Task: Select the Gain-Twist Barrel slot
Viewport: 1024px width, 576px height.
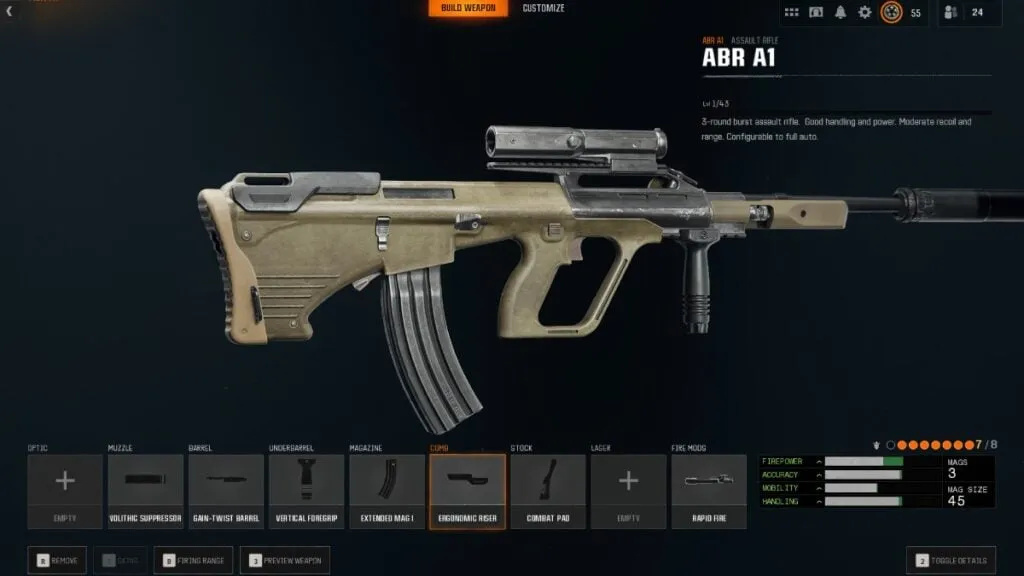Action: click(226, 491)
